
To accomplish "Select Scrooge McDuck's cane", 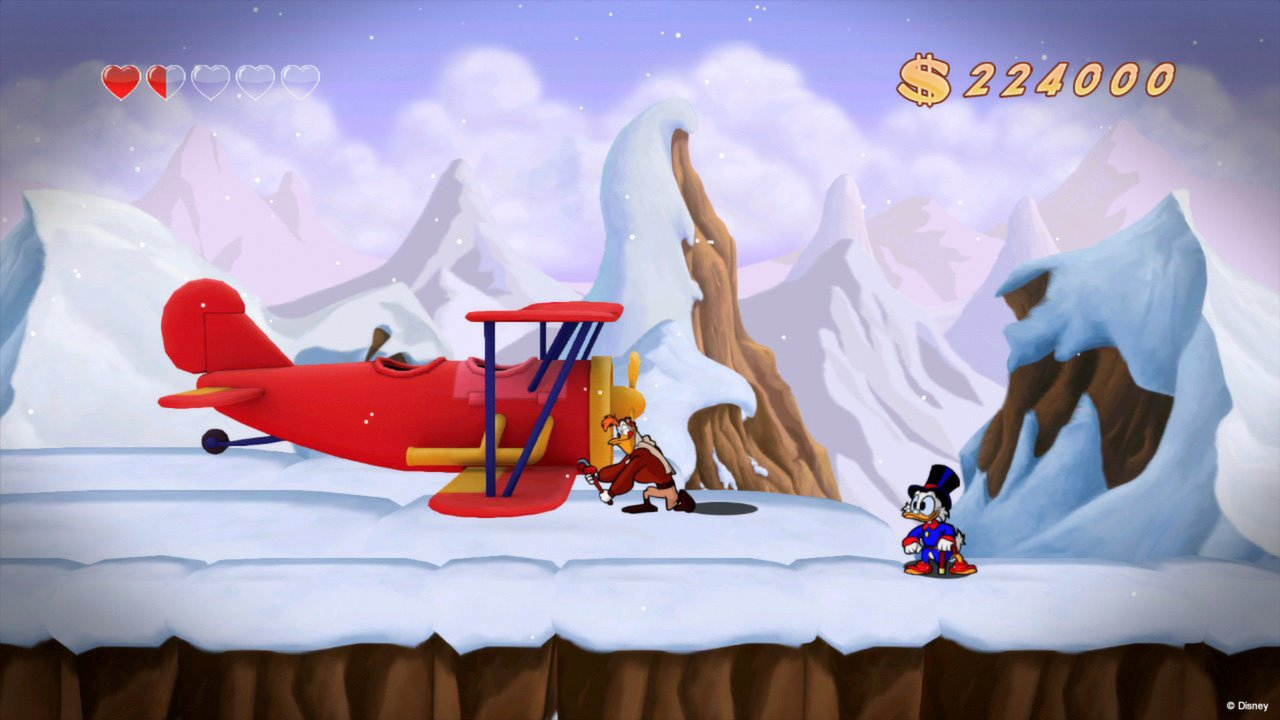I will (x=944, y=560).
